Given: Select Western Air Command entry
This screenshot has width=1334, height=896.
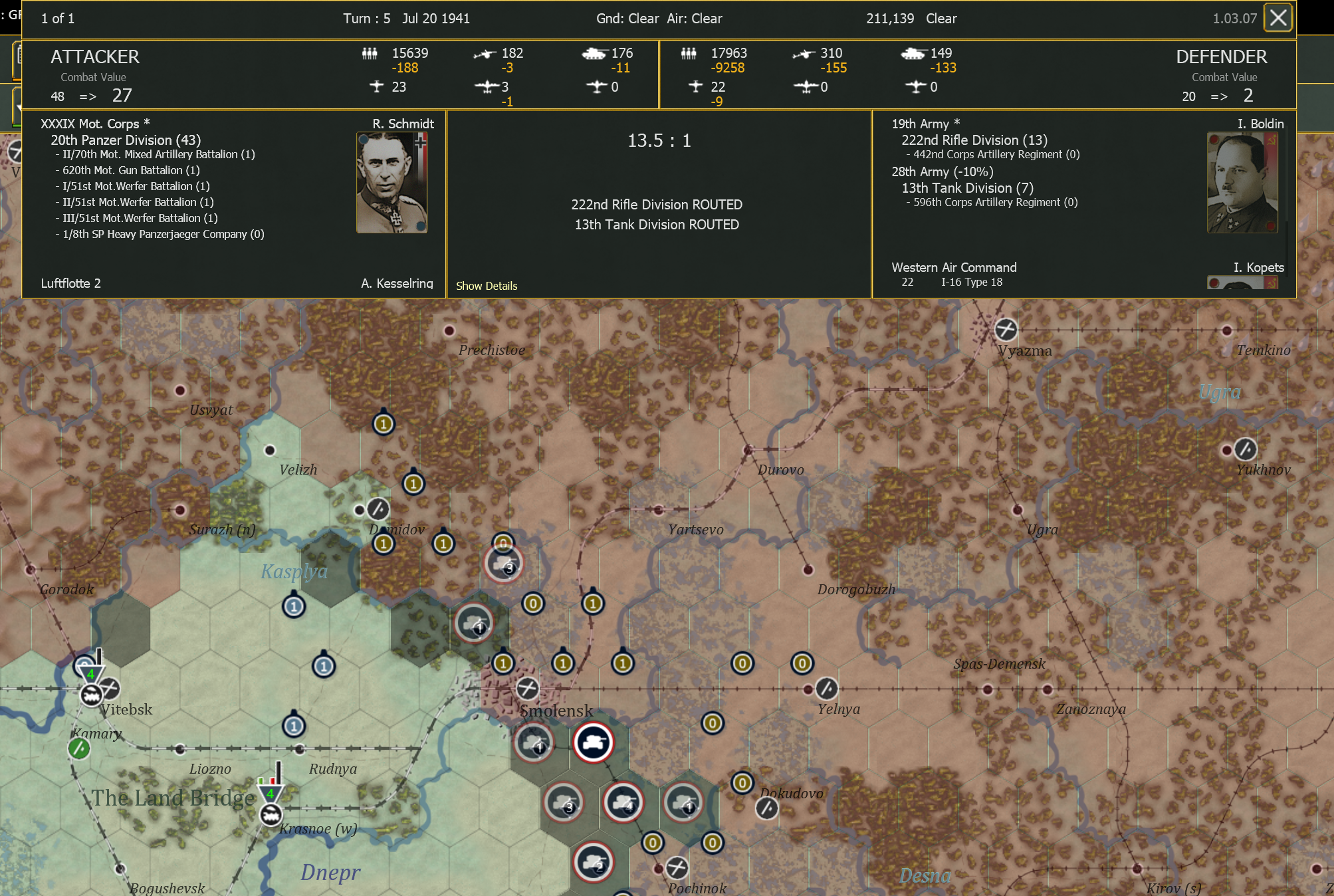Looking at the screenshot, I should pos(954,267).
